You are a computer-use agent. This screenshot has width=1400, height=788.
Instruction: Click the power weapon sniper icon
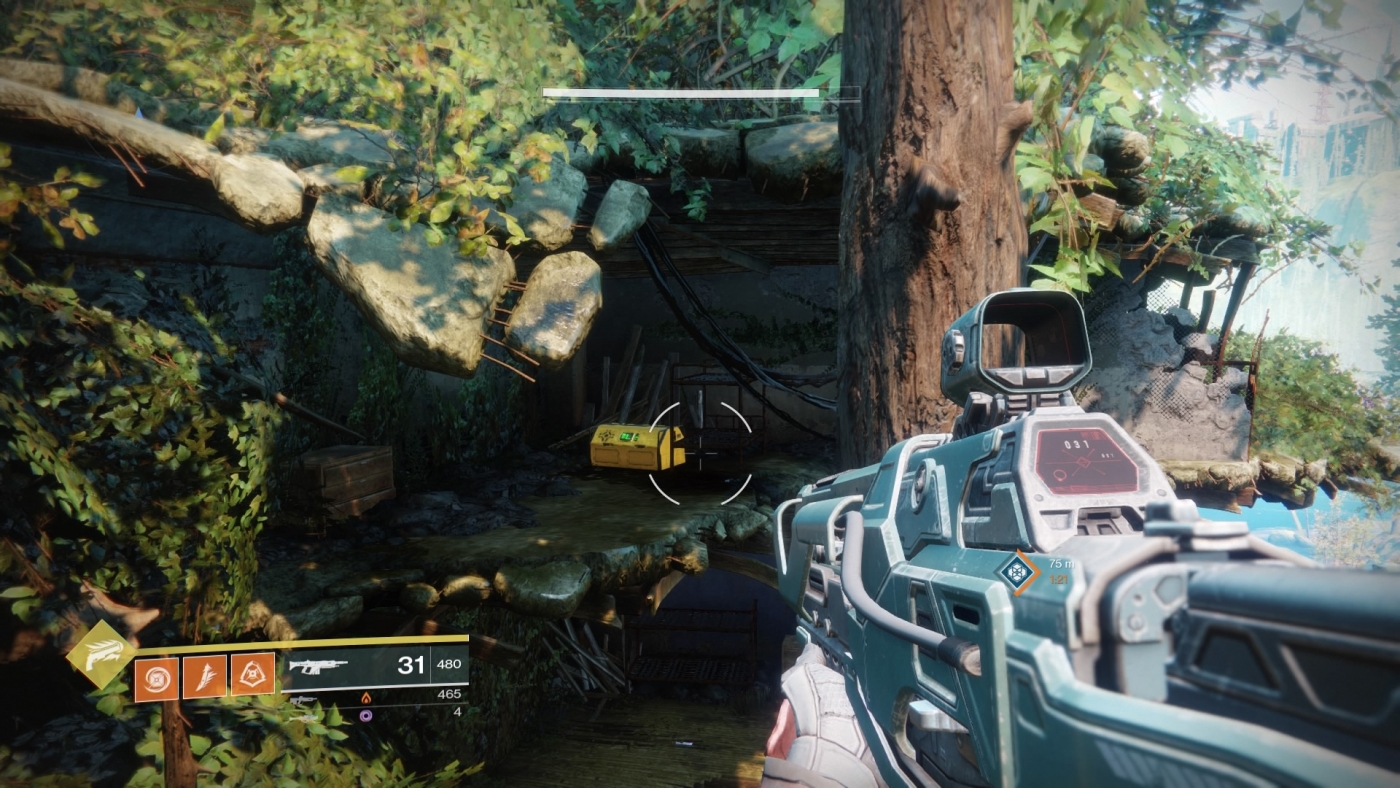tap(305, 716)
